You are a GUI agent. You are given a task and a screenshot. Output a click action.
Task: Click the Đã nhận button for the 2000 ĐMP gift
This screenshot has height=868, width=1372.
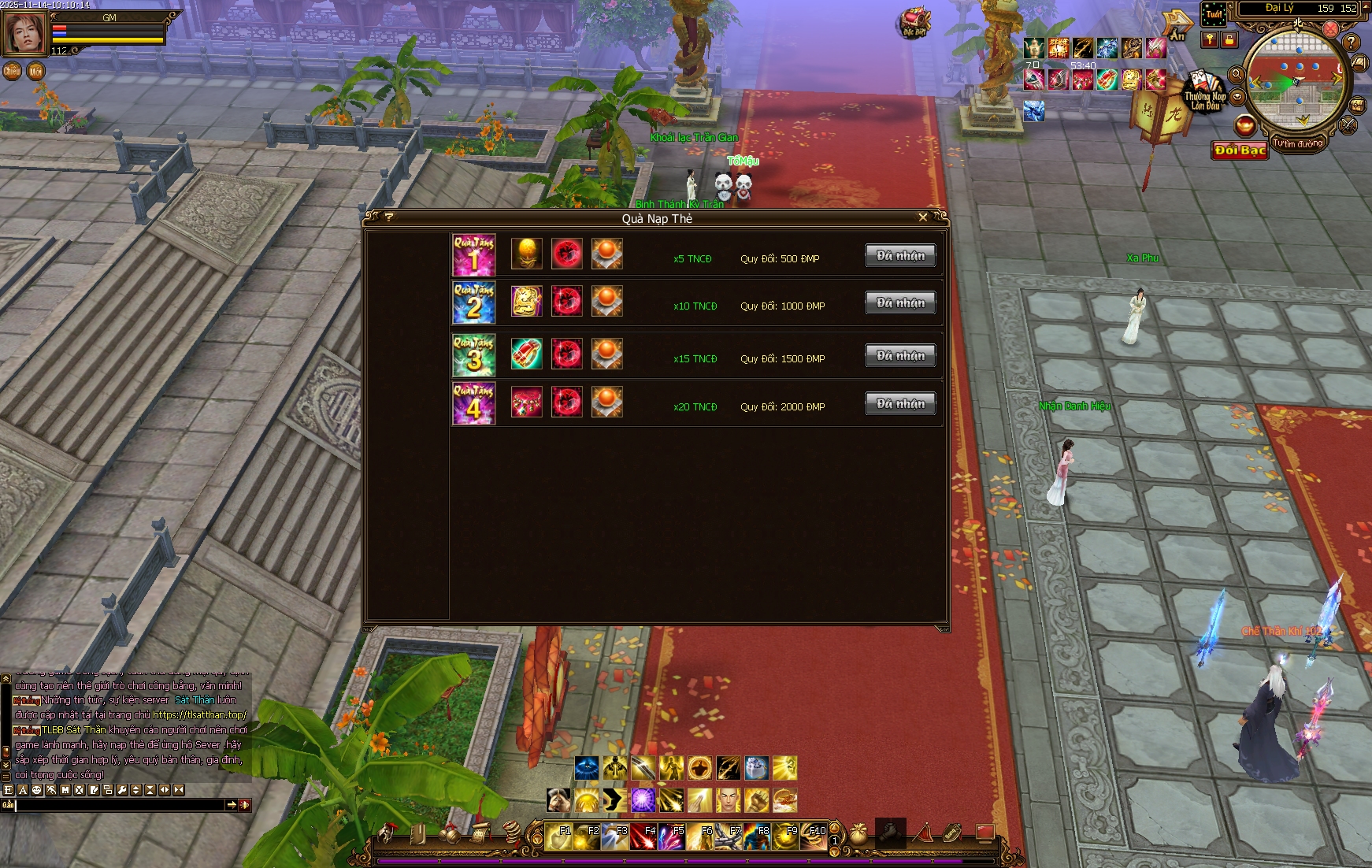point(900,403)
